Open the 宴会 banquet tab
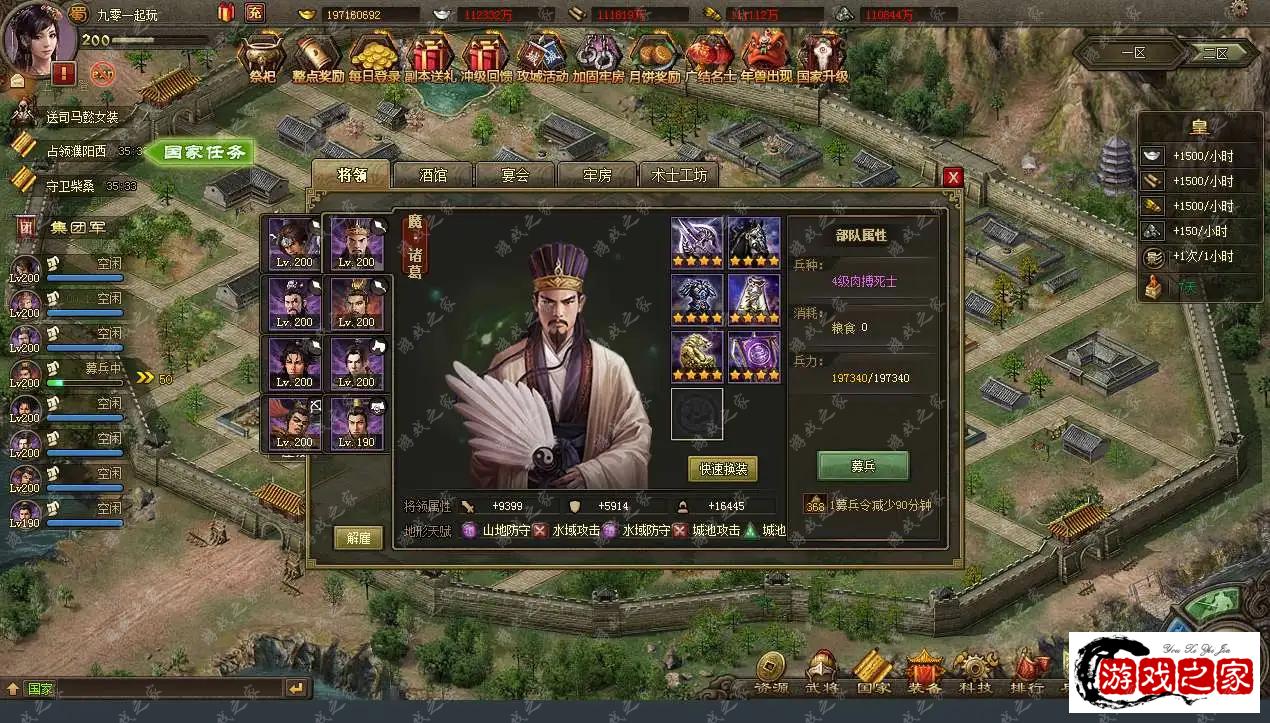1270x723 pixels. (514, 174)
